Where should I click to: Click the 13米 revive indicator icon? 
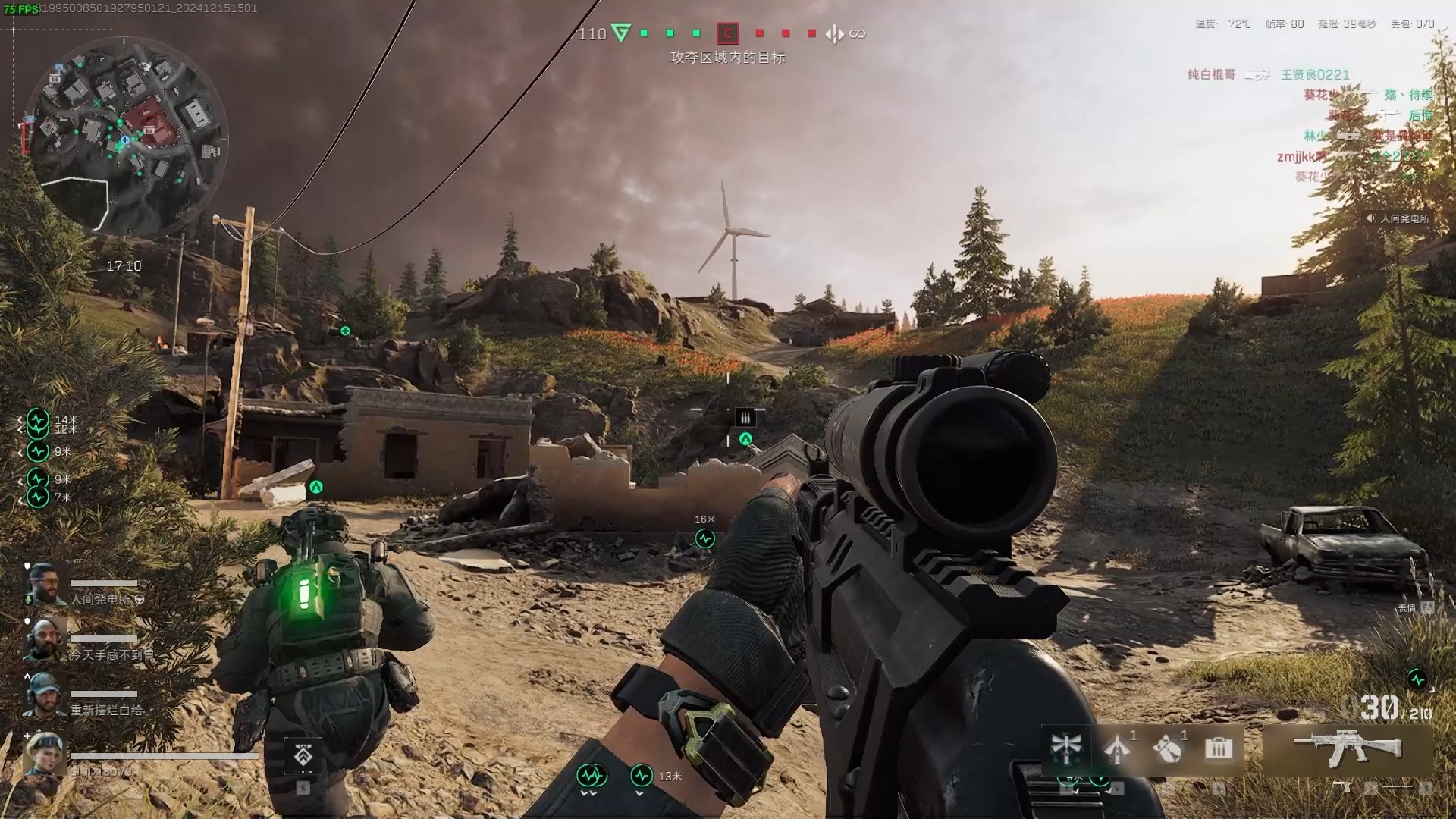tap(642, 775)
